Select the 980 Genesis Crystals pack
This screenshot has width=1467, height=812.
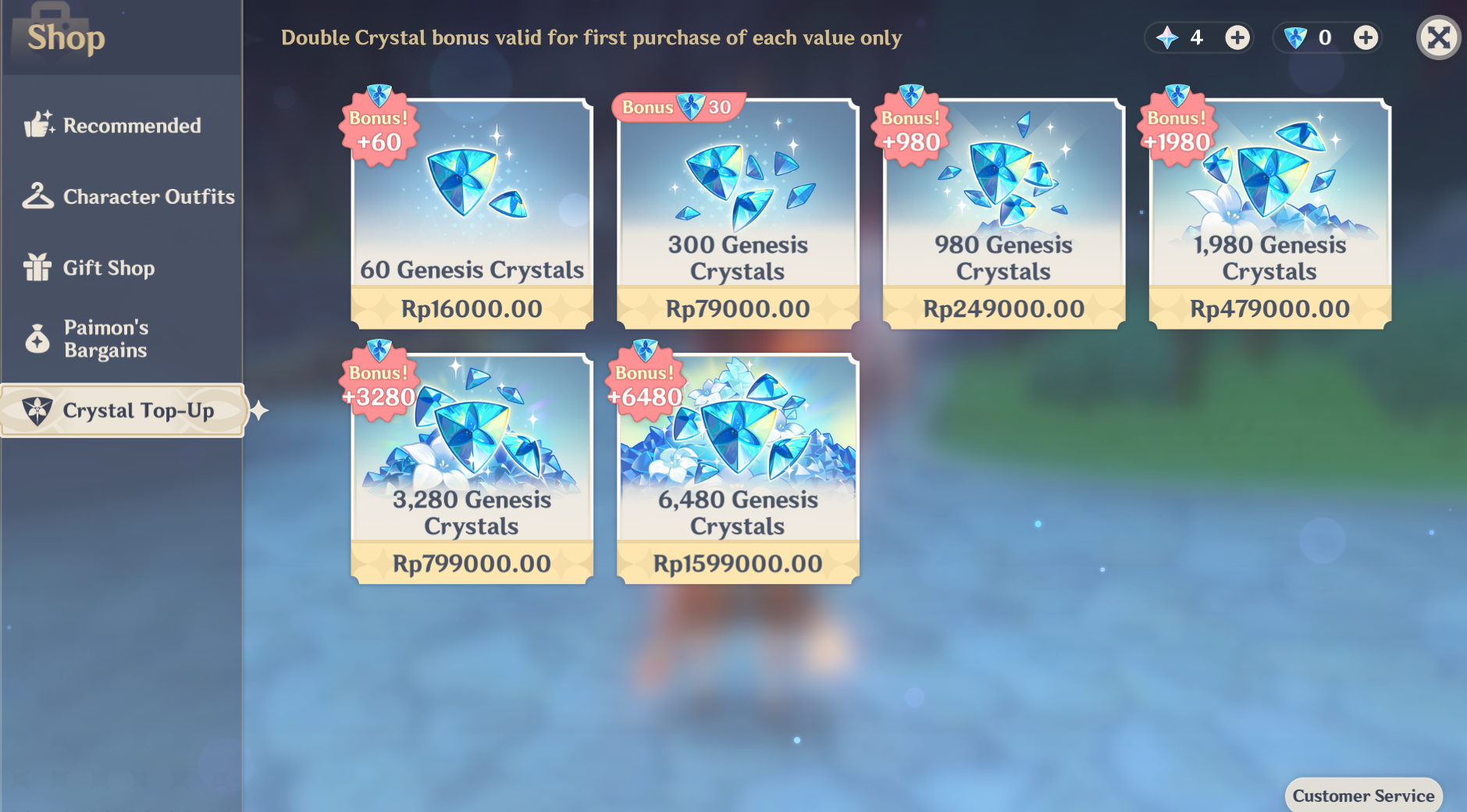[1004, 211]
